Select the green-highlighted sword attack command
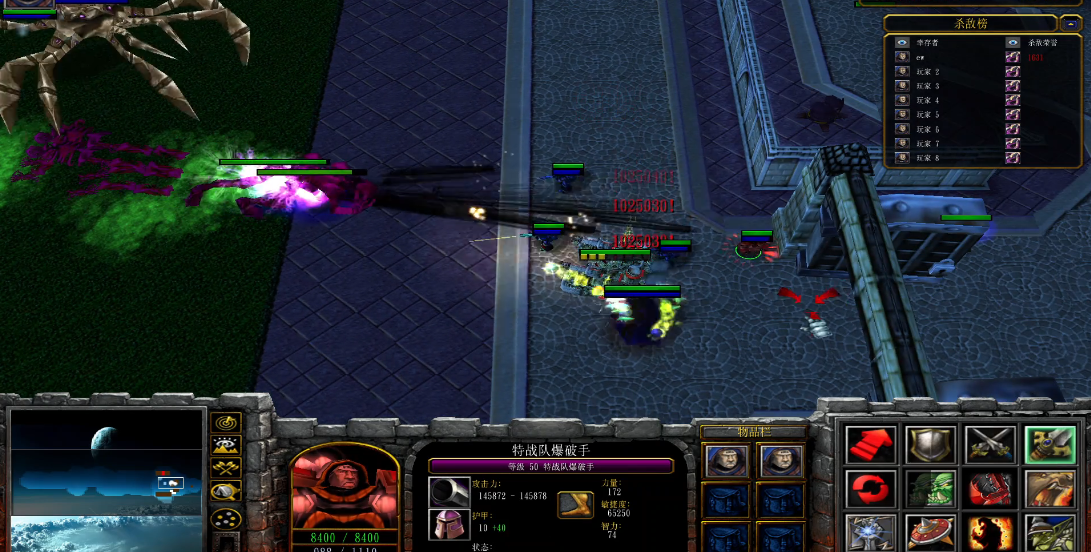This screenshot has height=552, width=1091. click(x=1050, y=445)
